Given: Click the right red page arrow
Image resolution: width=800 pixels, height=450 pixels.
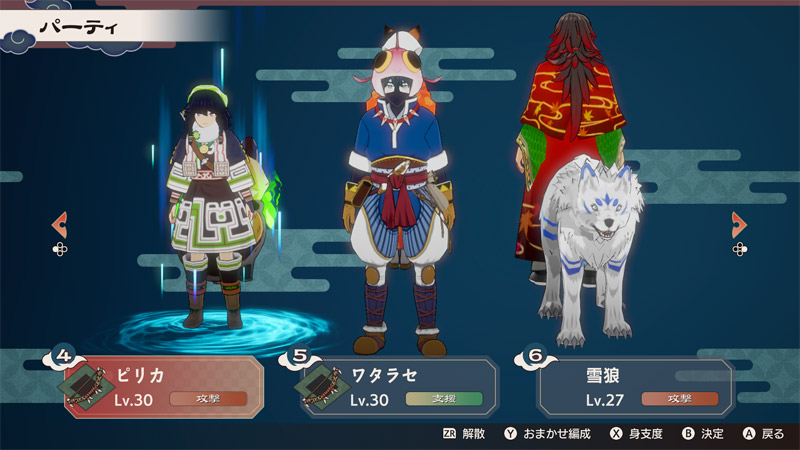Looking at the screenshot, I should click(739, 224).
